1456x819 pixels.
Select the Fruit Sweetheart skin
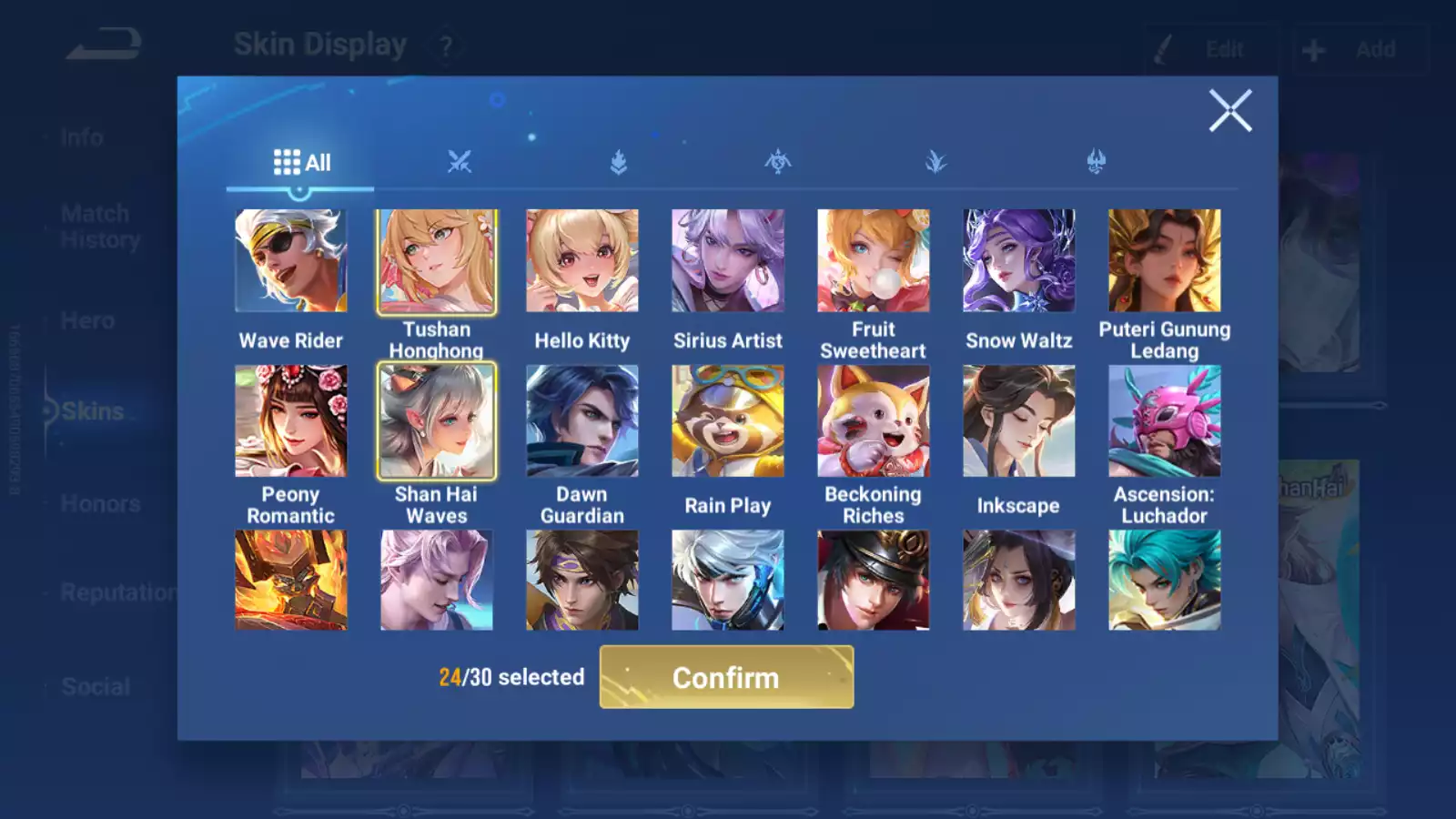874,261
